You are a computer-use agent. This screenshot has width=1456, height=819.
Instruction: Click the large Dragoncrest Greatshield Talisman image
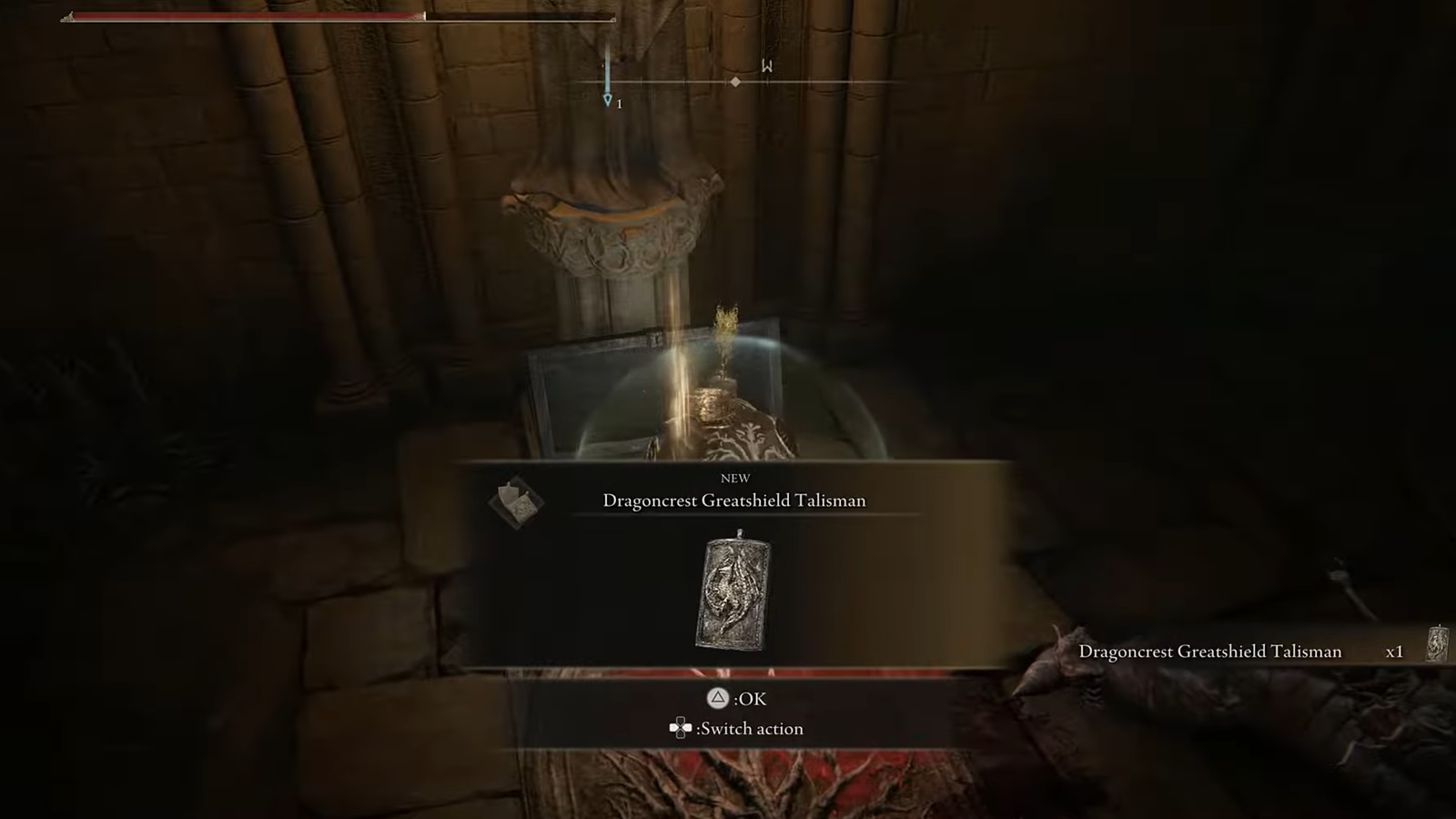[x=735, y=593]
